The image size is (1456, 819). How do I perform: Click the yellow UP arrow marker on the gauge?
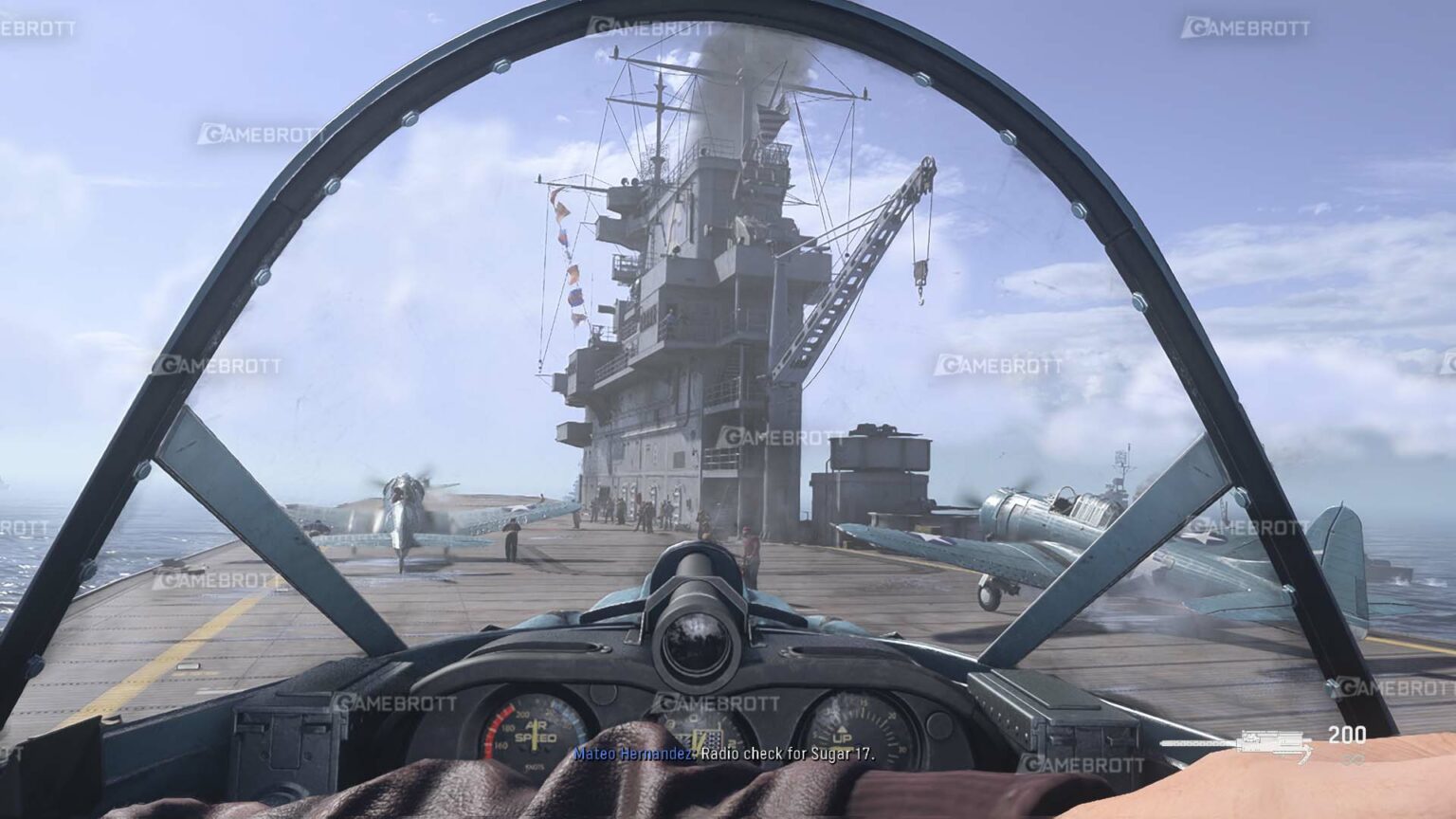pyautogui.click(x=843, y=728)
